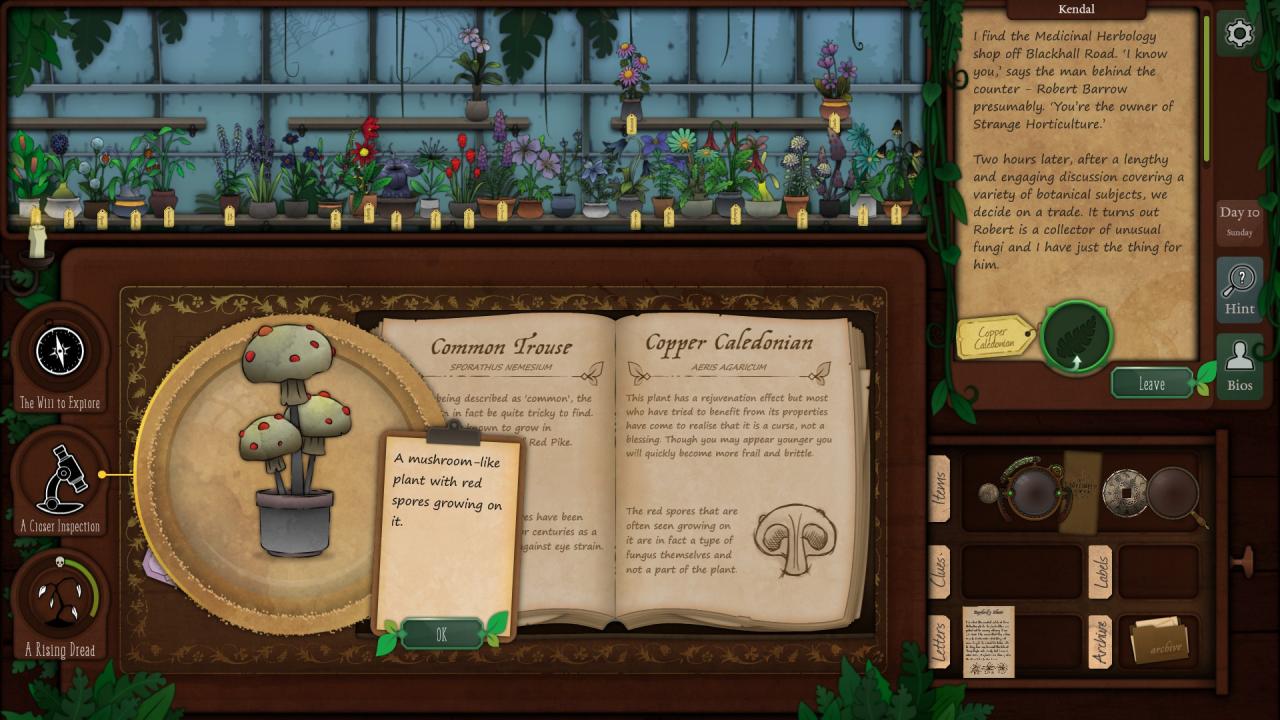Leave the Kendal encounter
This screenshot has width=1280, height=720.
coord(1152,383)
